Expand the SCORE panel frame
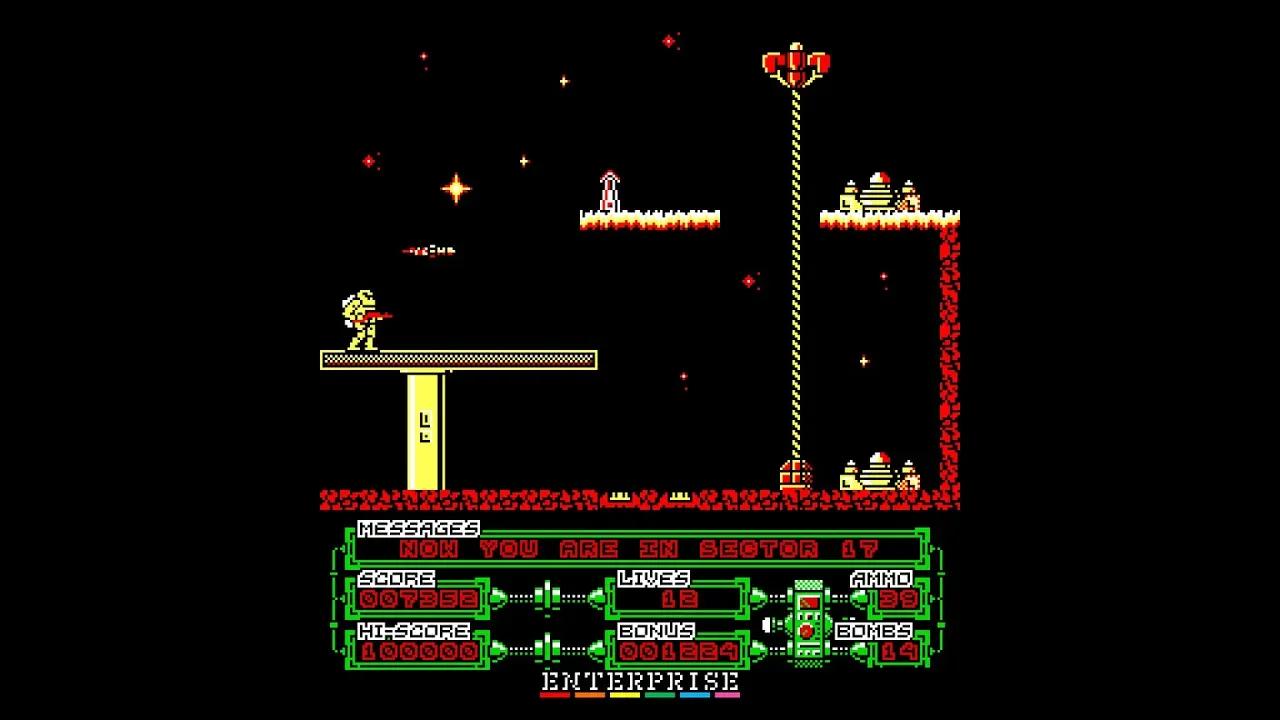This screenshot has height=720, width=1280. pos(395,578)
